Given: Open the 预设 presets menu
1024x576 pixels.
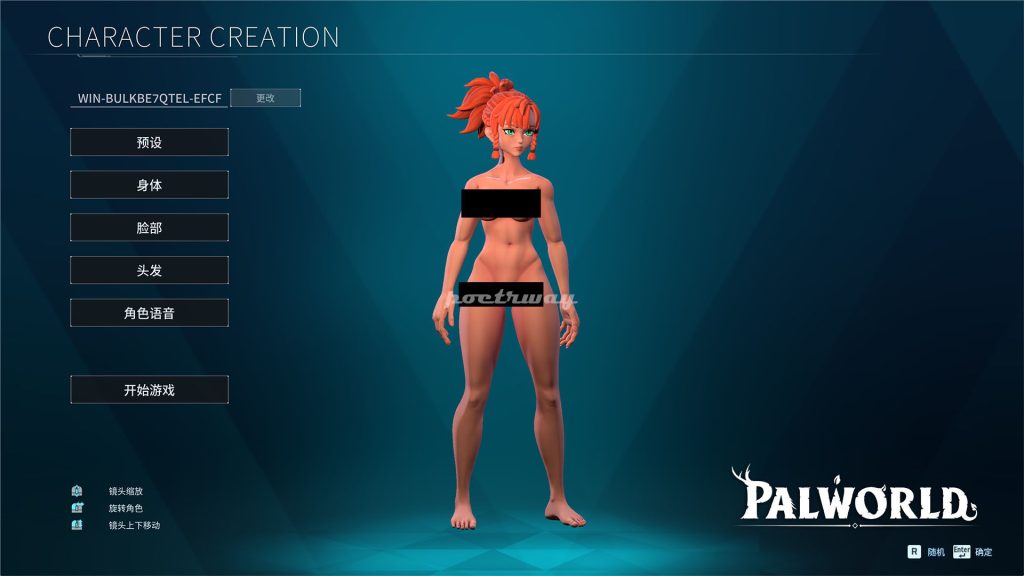Looking at the screenshot, I should 149,143.
